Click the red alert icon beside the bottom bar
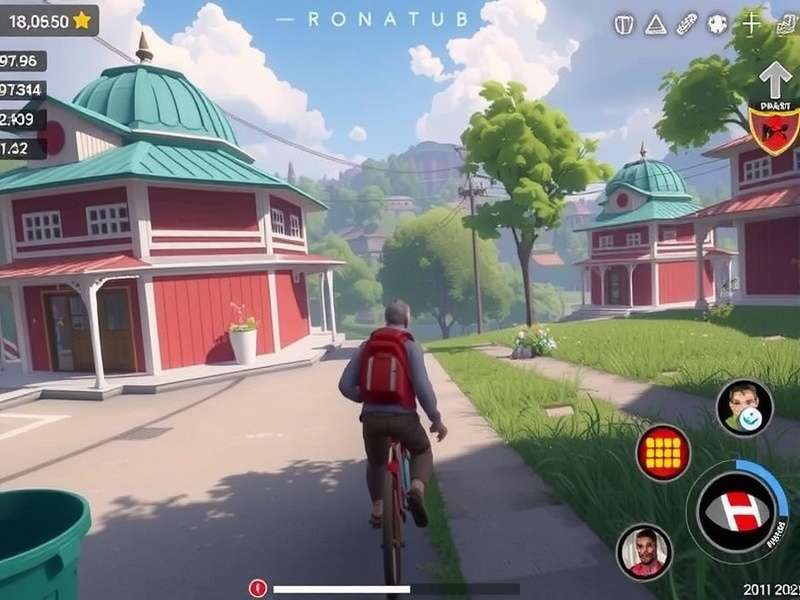Viewport: 800px width, 600px height. [x=258, y=589]
